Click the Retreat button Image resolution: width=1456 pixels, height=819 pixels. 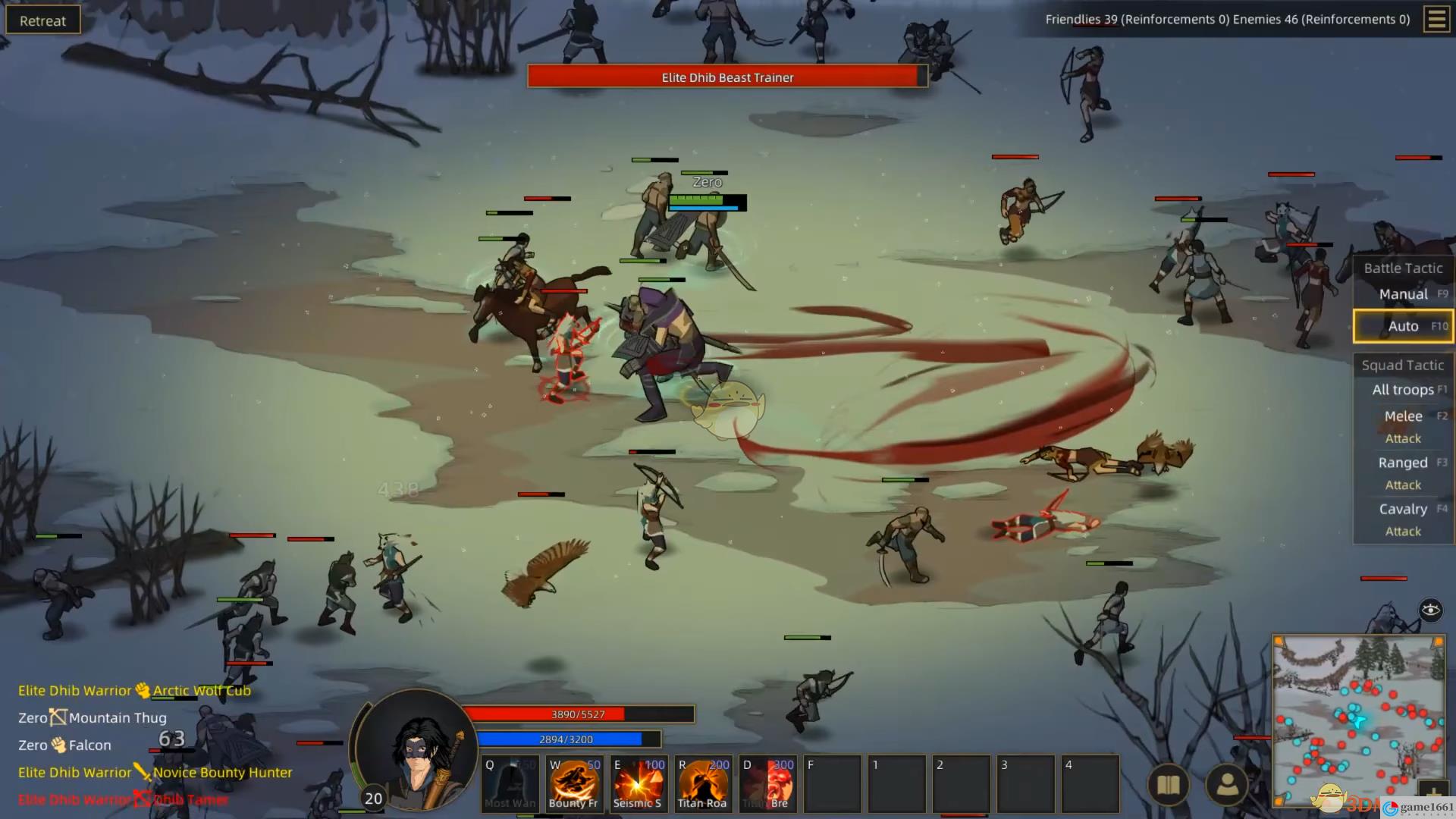coord(42,20)
